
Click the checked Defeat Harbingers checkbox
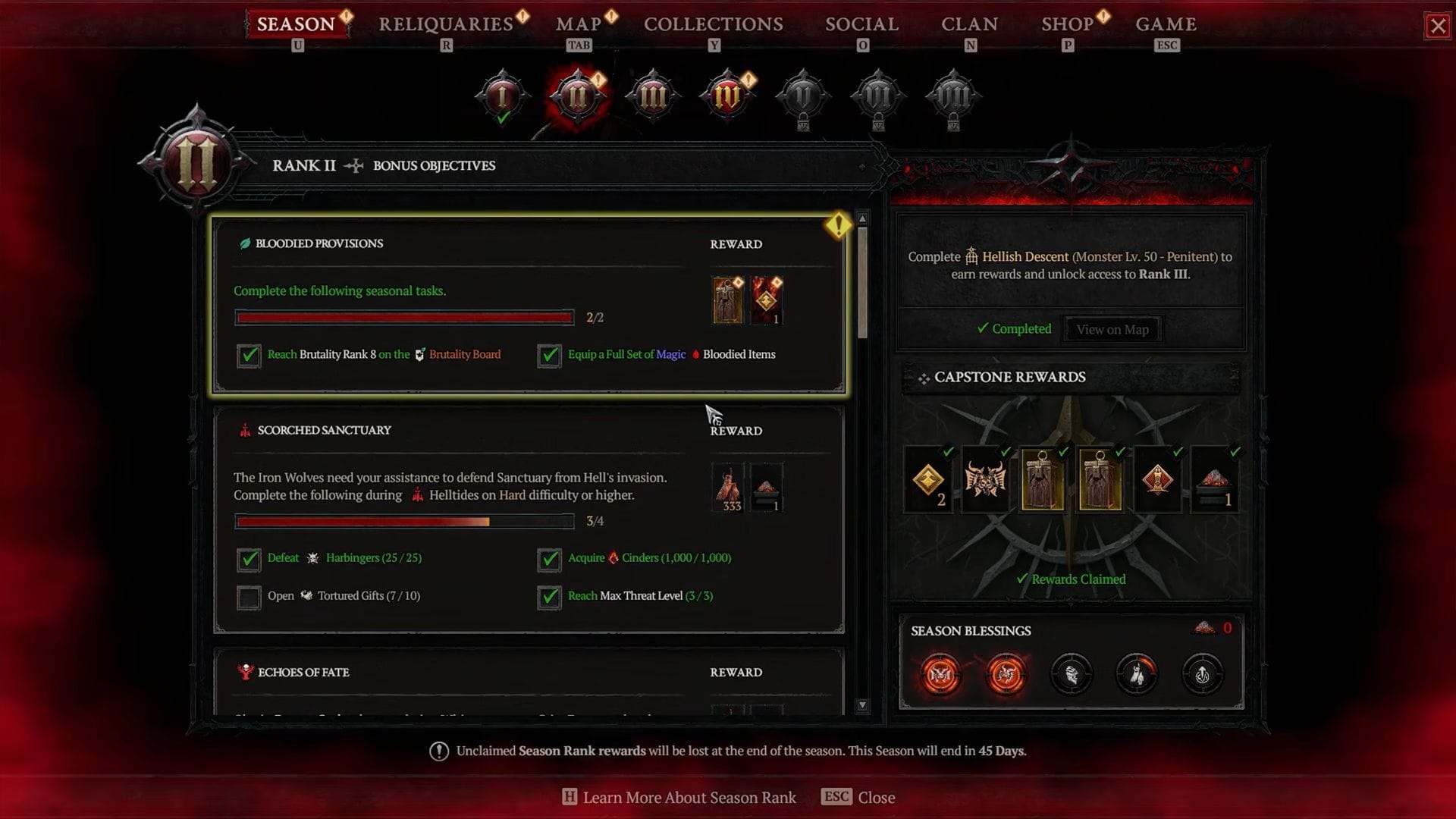click(249, 560)
